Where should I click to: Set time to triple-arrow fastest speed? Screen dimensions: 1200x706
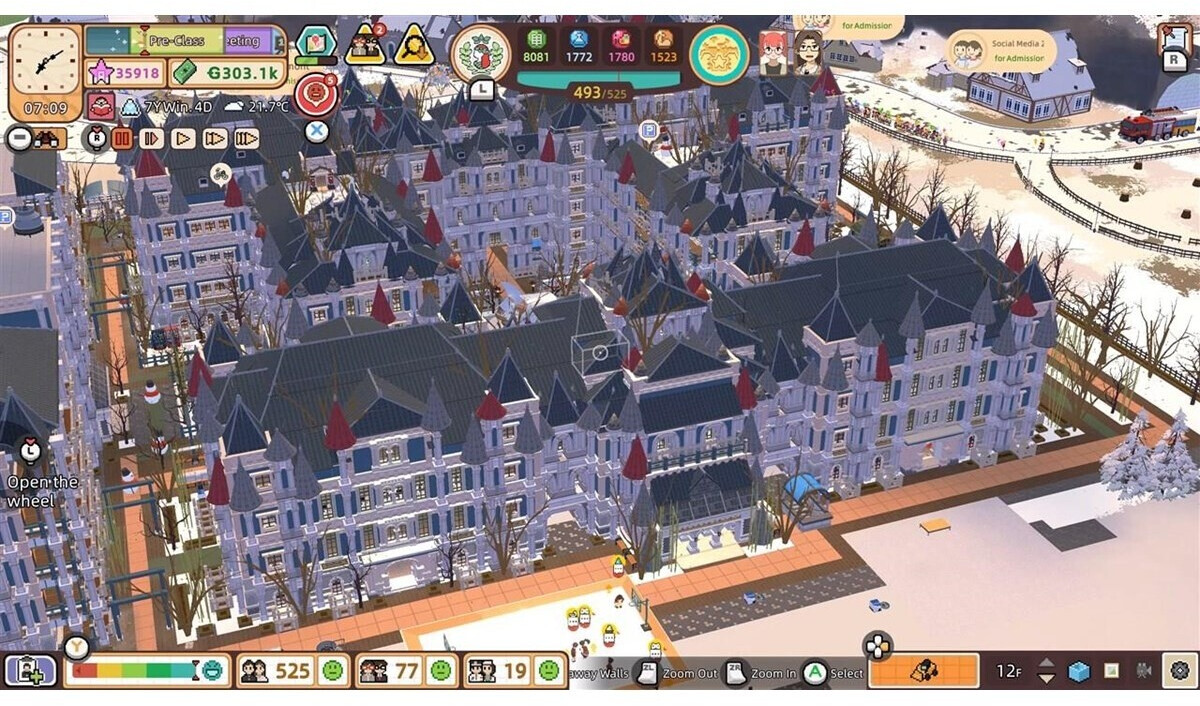coord(247,138)
